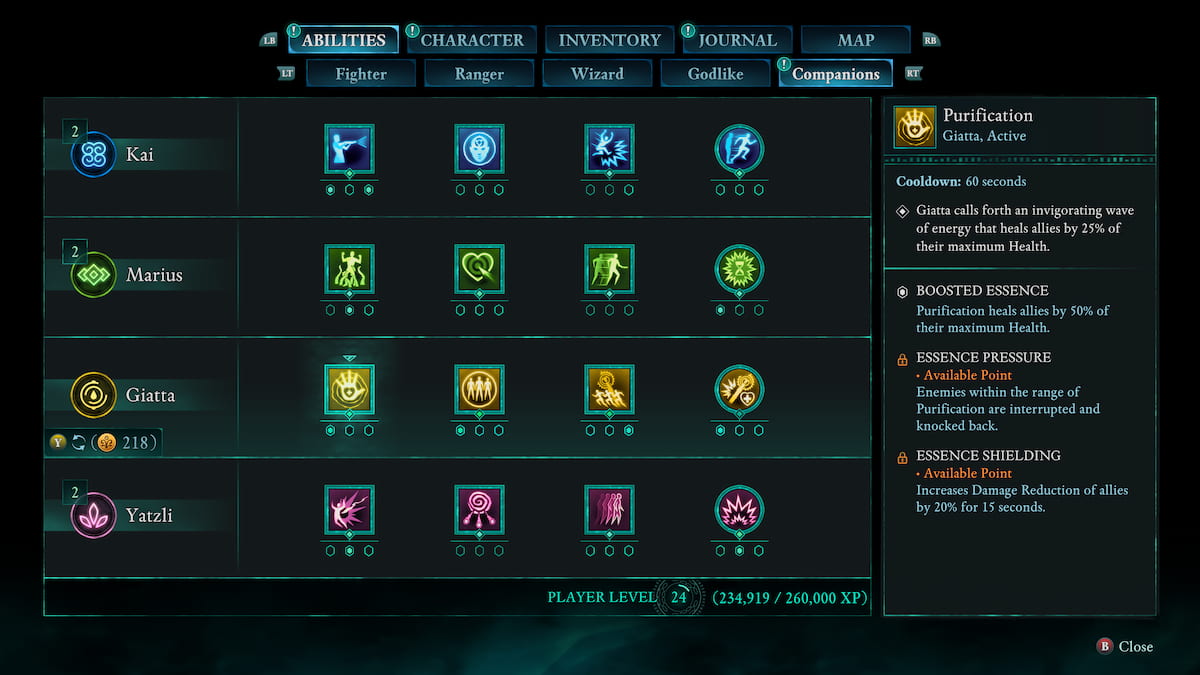
Task: Choose the Godlike ability tree
Action: (715, 74)
